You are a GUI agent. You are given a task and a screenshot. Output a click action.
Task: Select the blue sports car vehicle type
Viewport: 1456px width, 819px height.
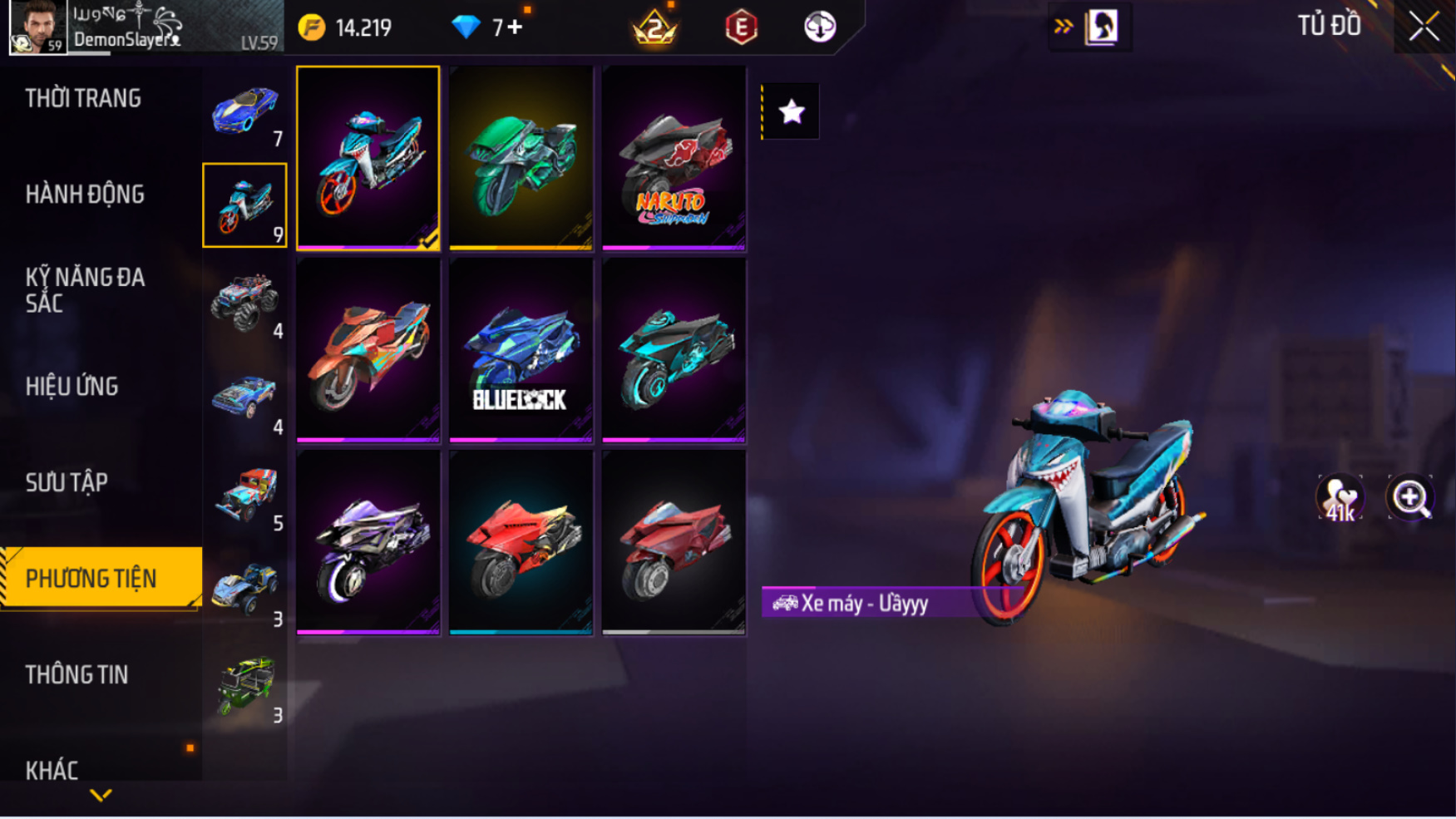coord(244,112)
